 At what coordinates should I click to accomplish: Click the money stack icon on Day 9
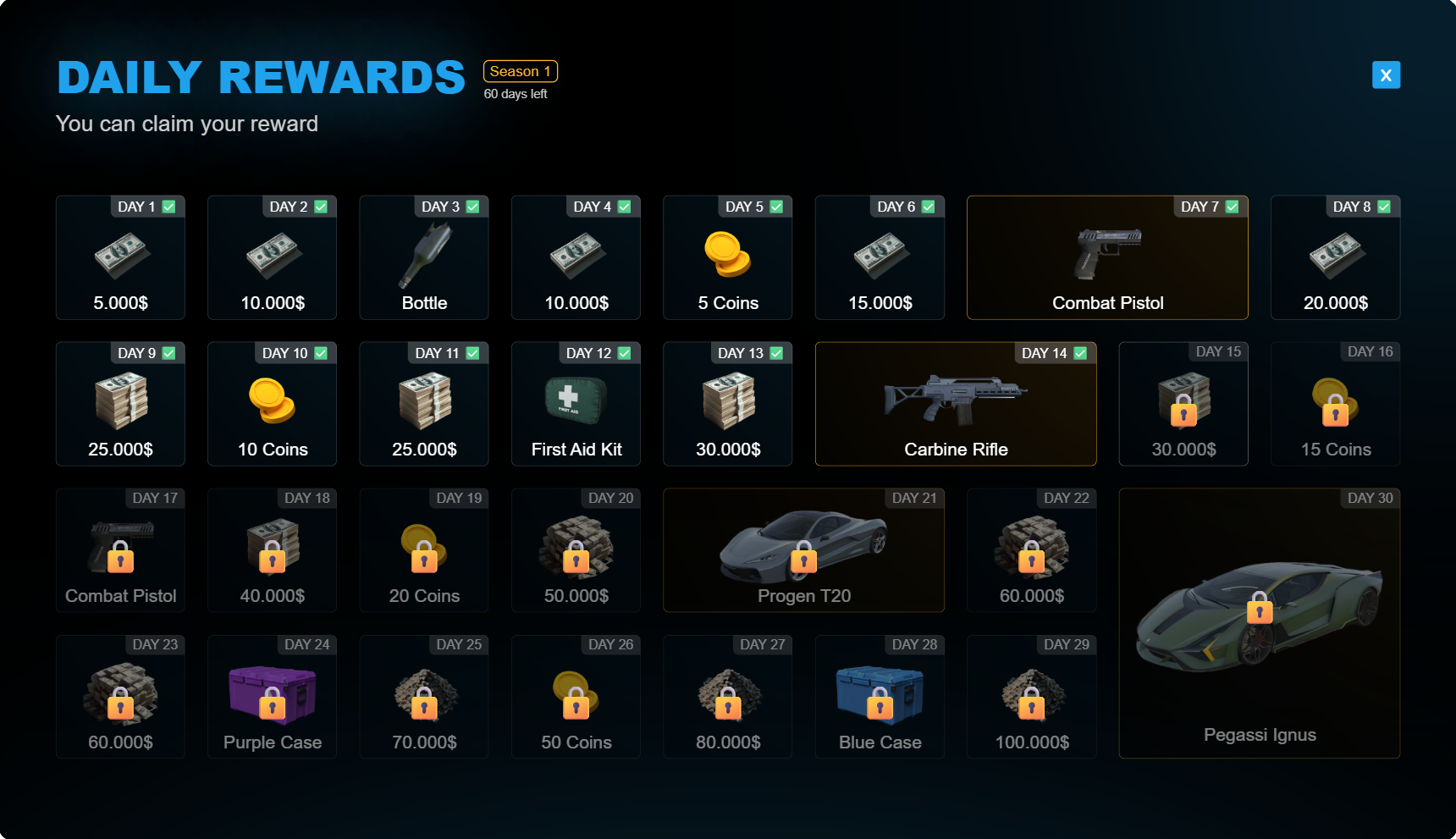(120, 400)
